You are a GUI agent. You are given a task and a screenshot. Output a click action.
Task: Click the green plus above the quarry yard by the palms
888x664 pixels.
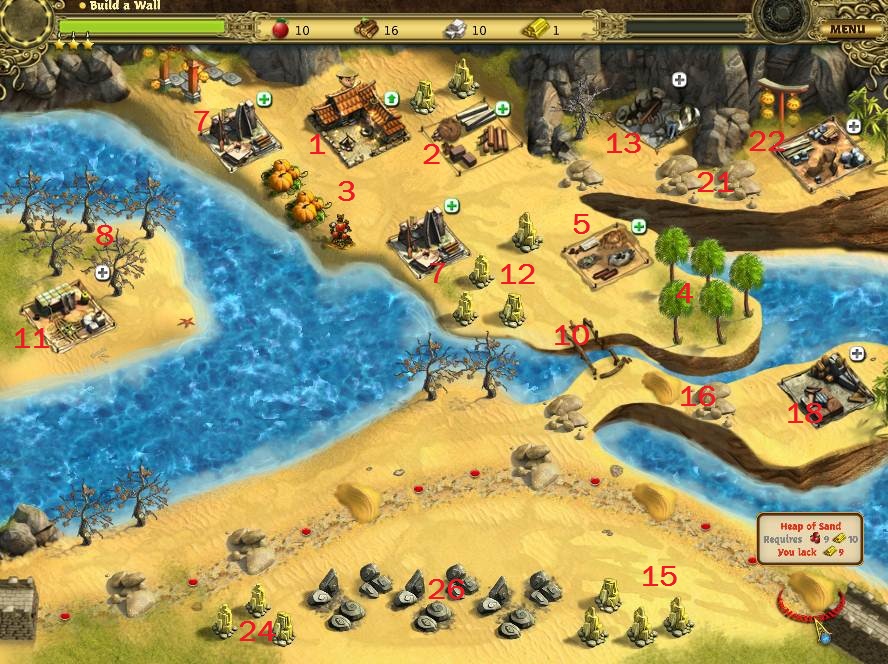pos(637,226)
